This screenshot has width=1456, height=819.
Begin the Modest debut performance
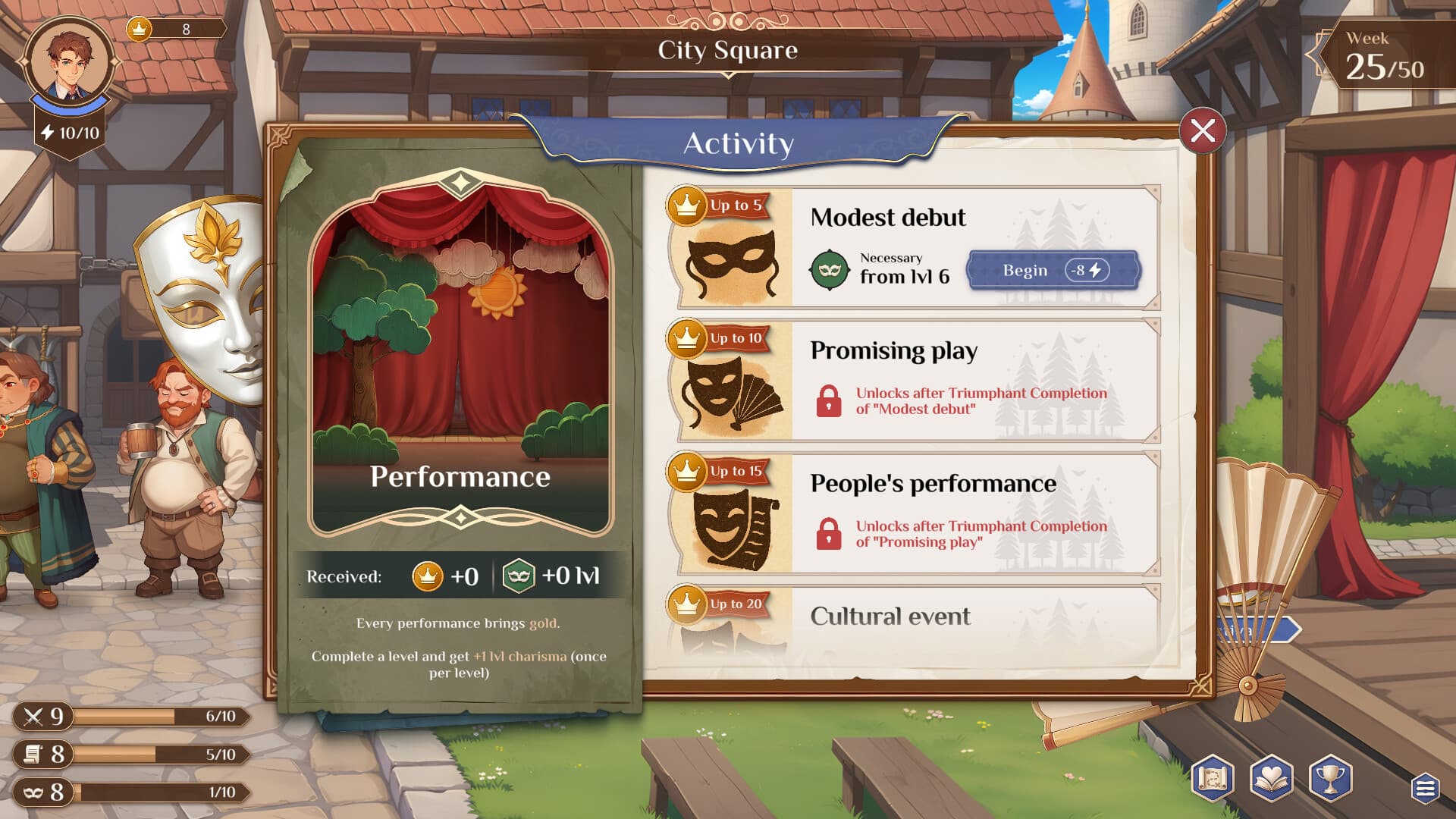click(x=1053, y=271)
